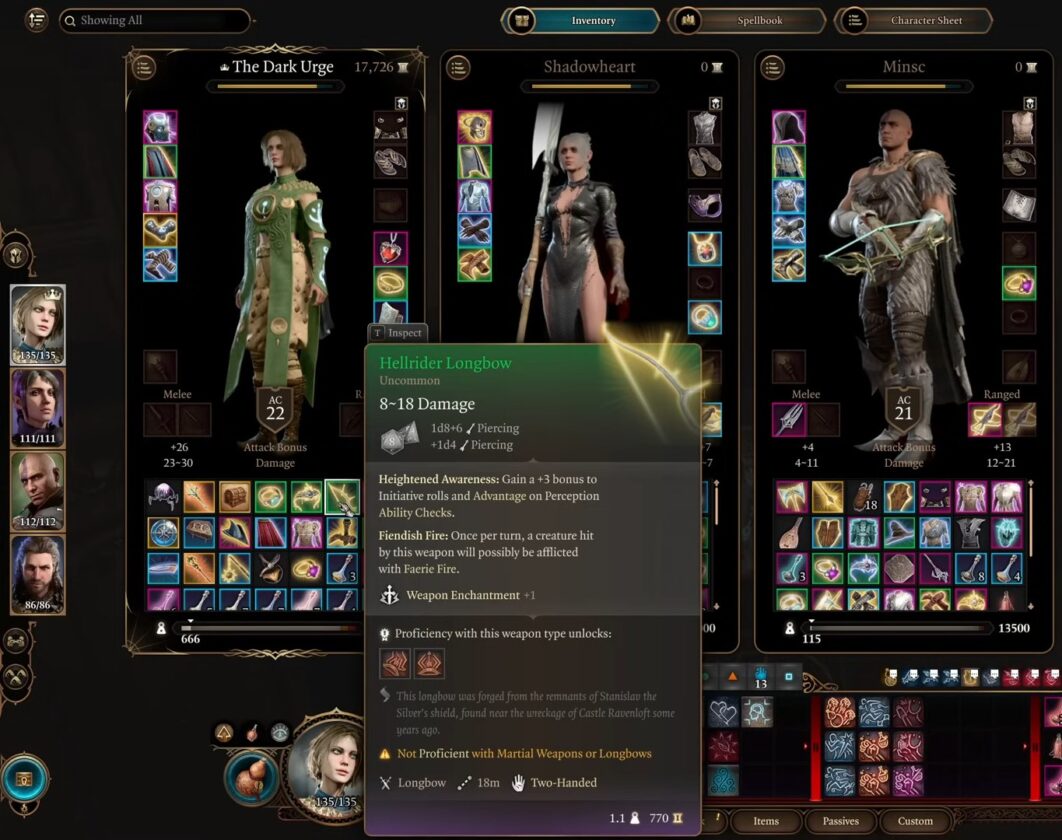Image resolution: width=1062 pixels, height=840 pixels.
Task: Open the Items hotbar tab
Action: pyautogui.click(x=766, y=821)
